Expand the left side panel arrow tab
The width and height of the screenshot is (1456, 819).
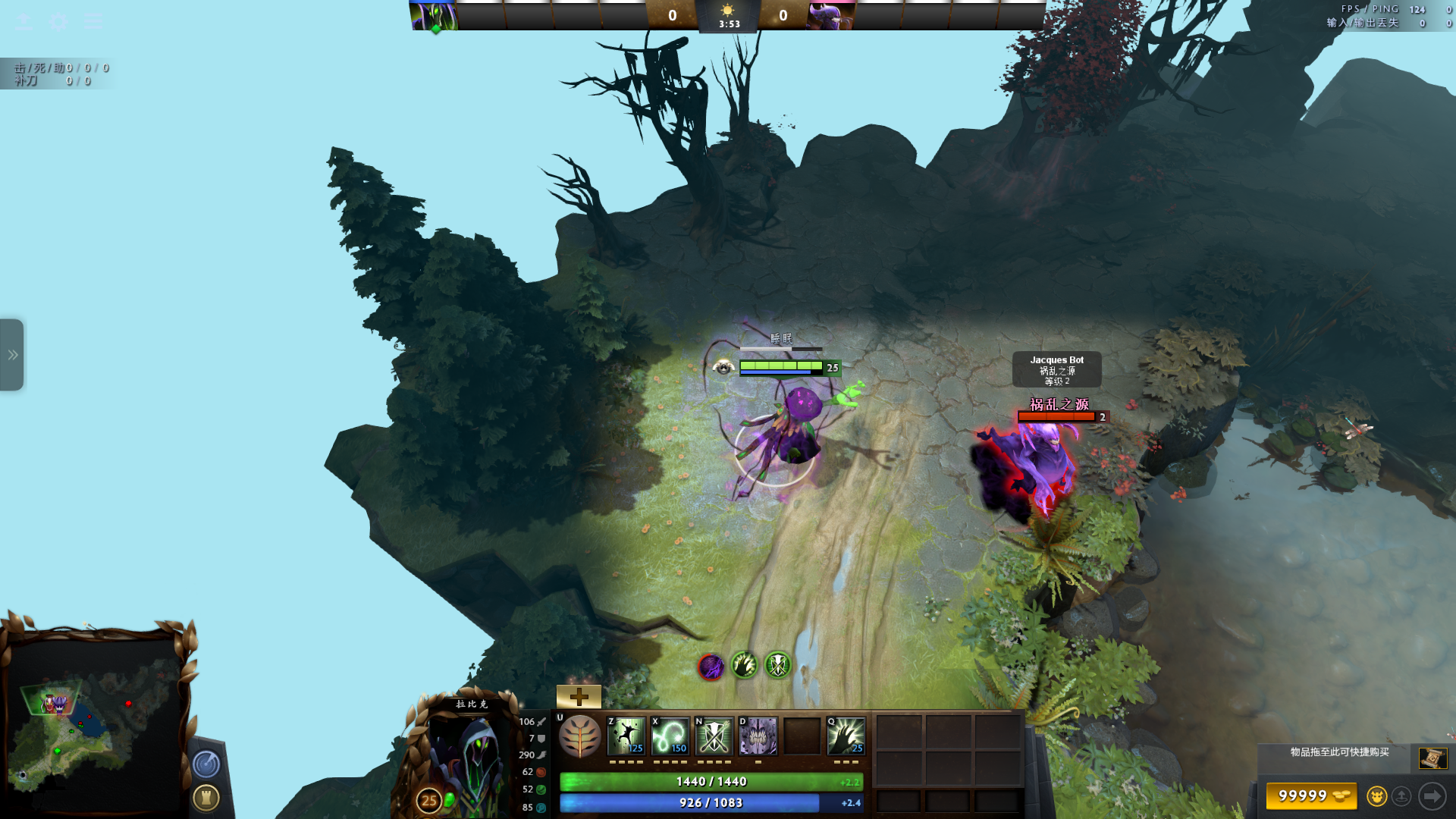pyautogui.click(x=12, y=355)
